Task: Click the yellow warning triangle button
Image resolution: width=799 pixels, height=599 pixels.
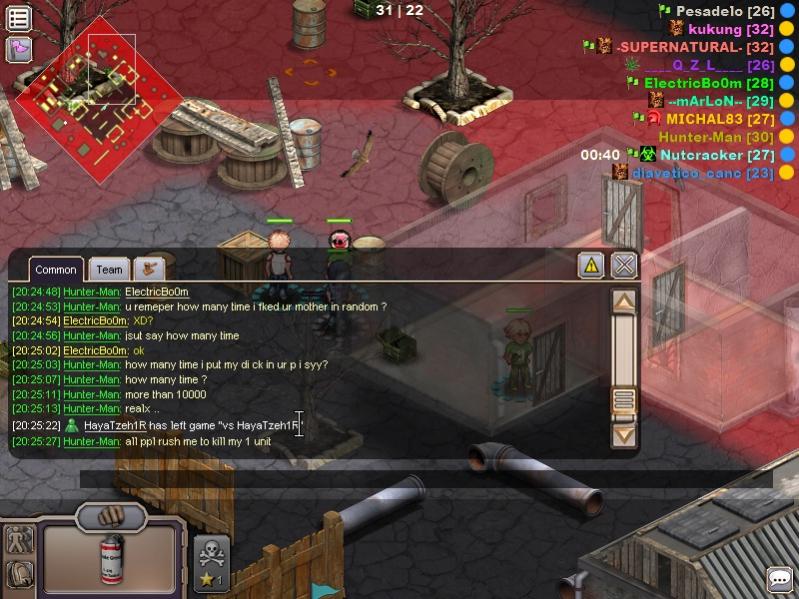Action: (591, 265)
